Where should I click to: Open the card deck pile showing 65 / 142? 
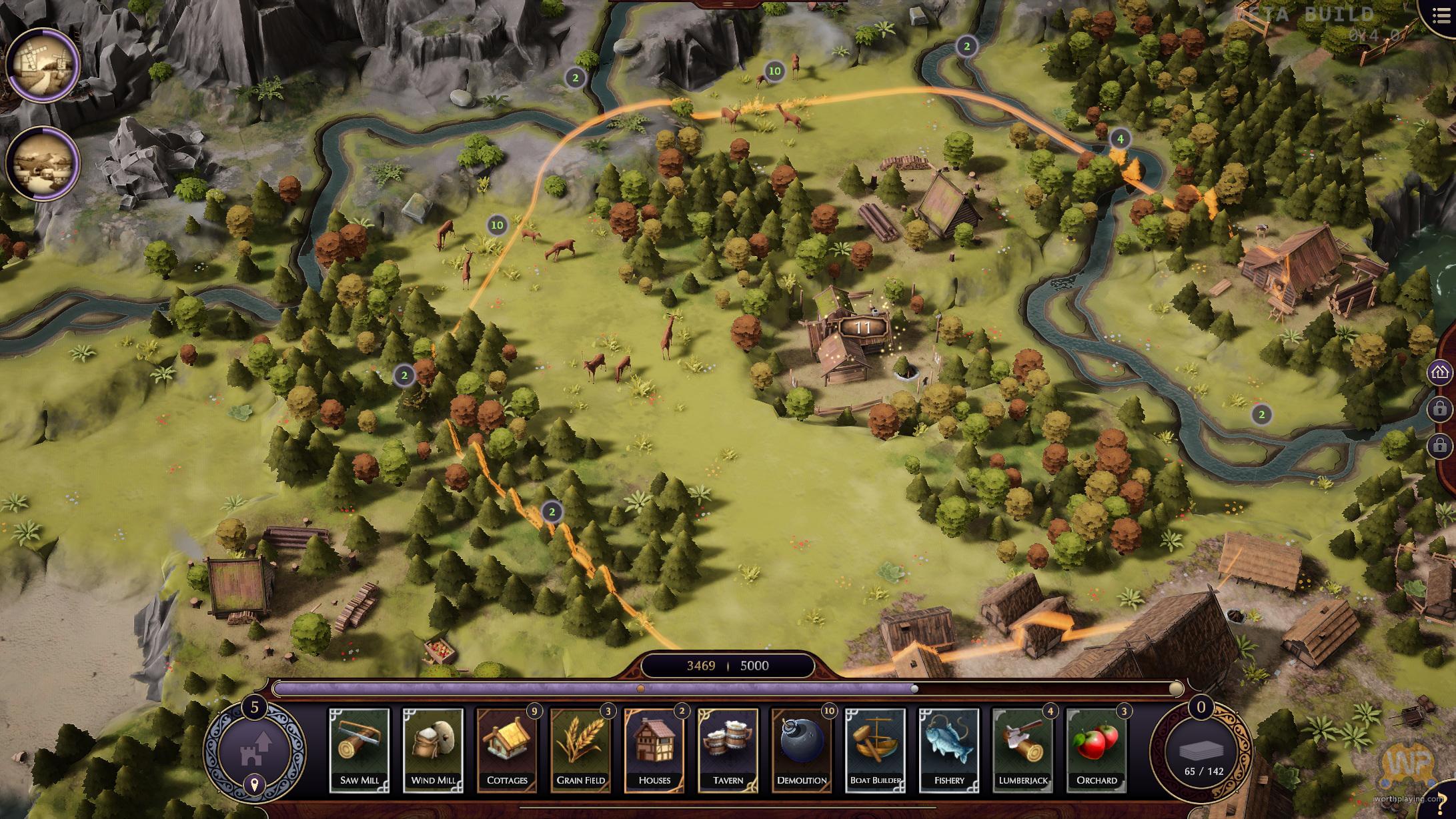(1203, 752)
